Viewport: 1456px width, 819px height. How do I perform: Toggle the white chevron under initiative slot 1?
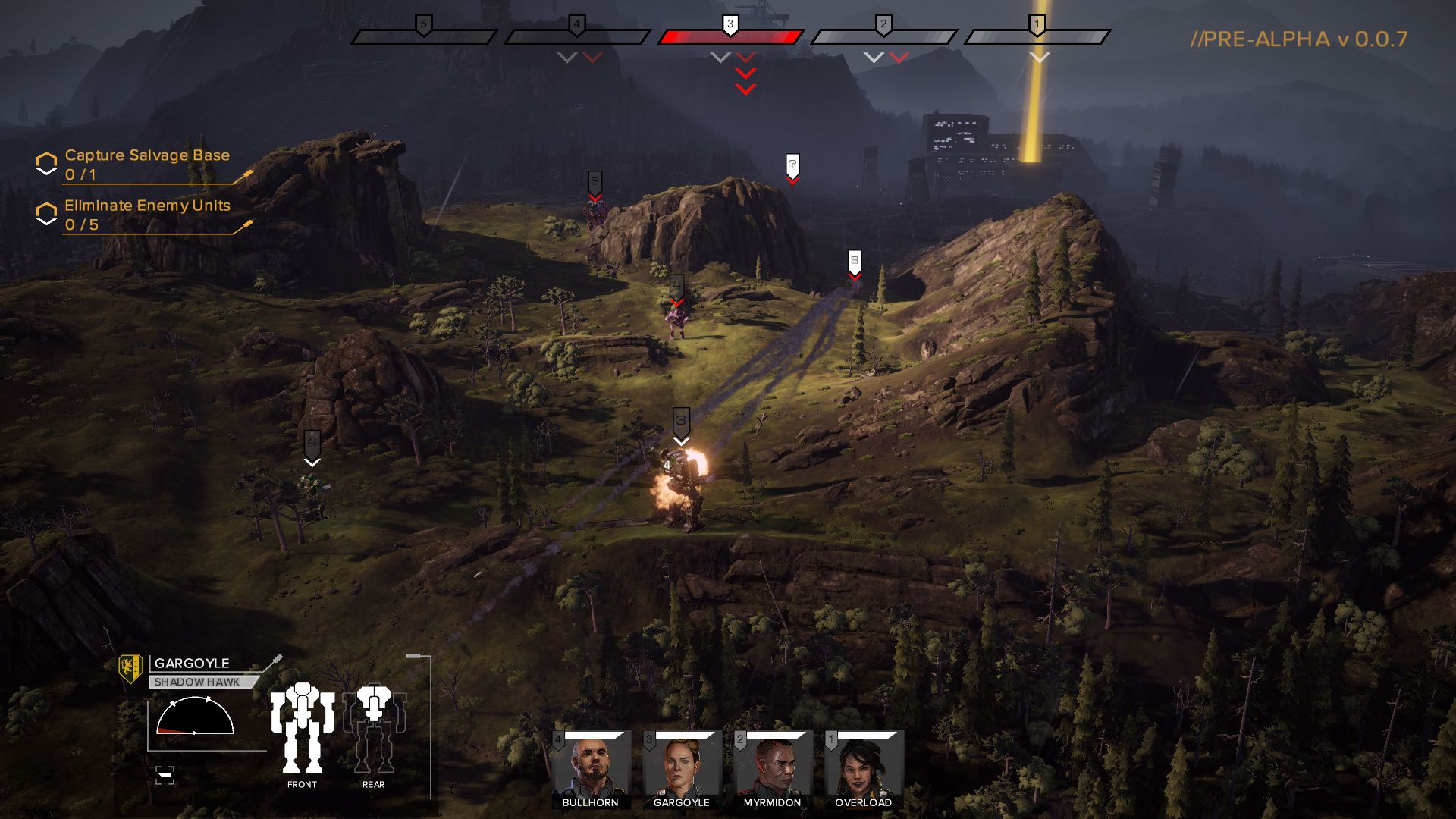click(x=1038, y=55)
